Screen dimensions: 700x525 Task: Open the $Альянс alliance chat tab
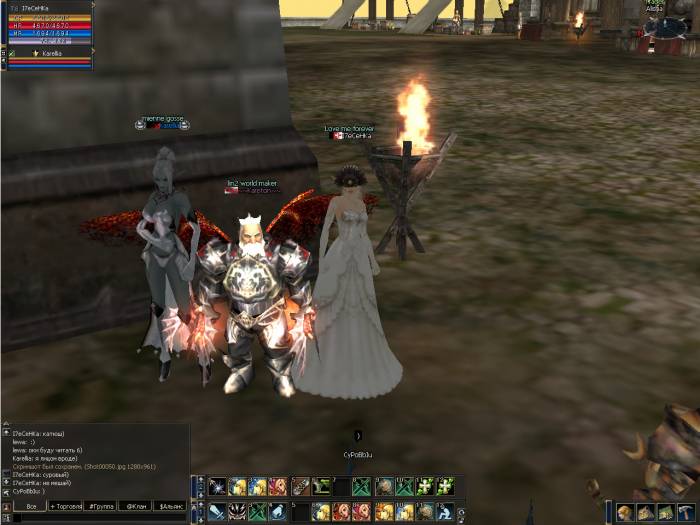pos(169,507)
